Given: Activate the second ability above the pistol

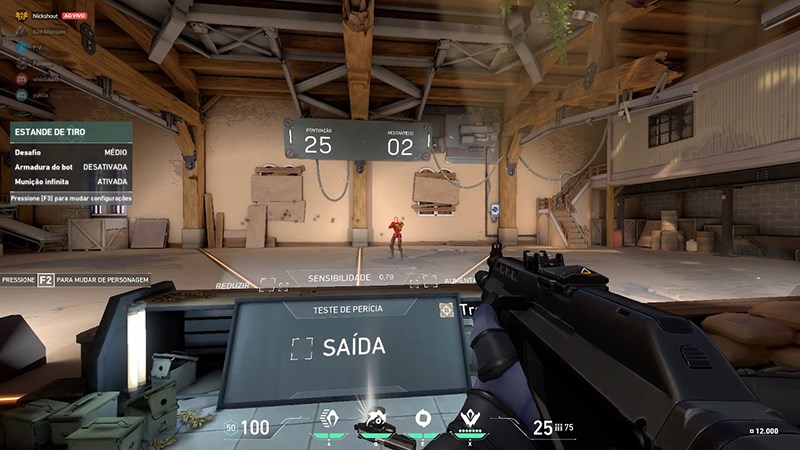Looking at the screenshot, I should (x=375, y=419).
